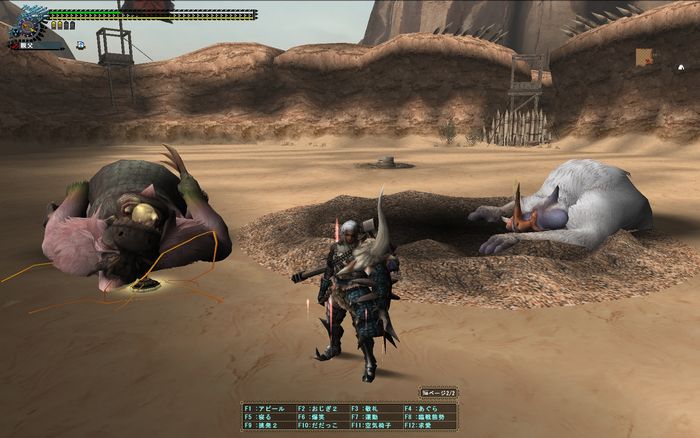Activate the 爆笑 laugh gesture
Image resolution: width=700 pixels, height=438 pixels.
point(317,416)
